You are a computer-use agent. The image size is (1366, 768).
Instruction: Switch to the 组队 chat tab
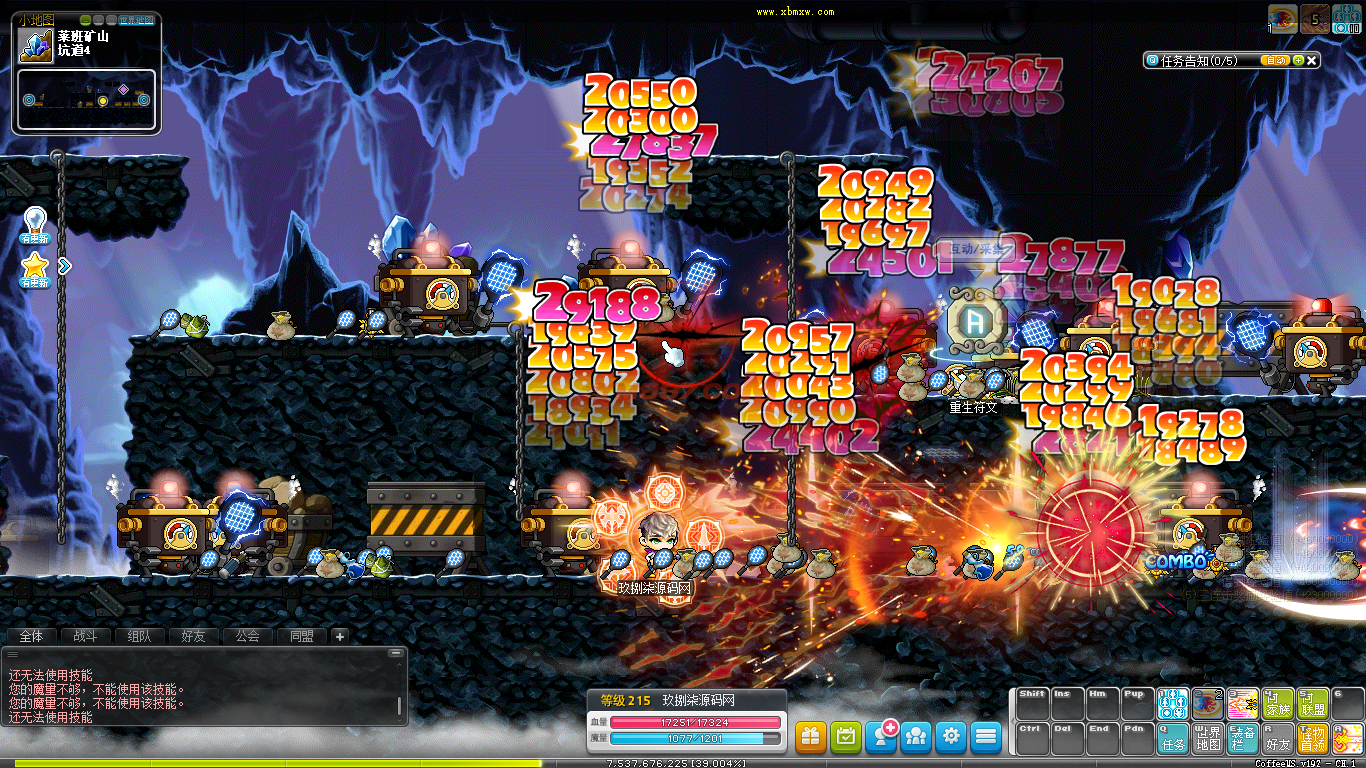pos(139,636)
